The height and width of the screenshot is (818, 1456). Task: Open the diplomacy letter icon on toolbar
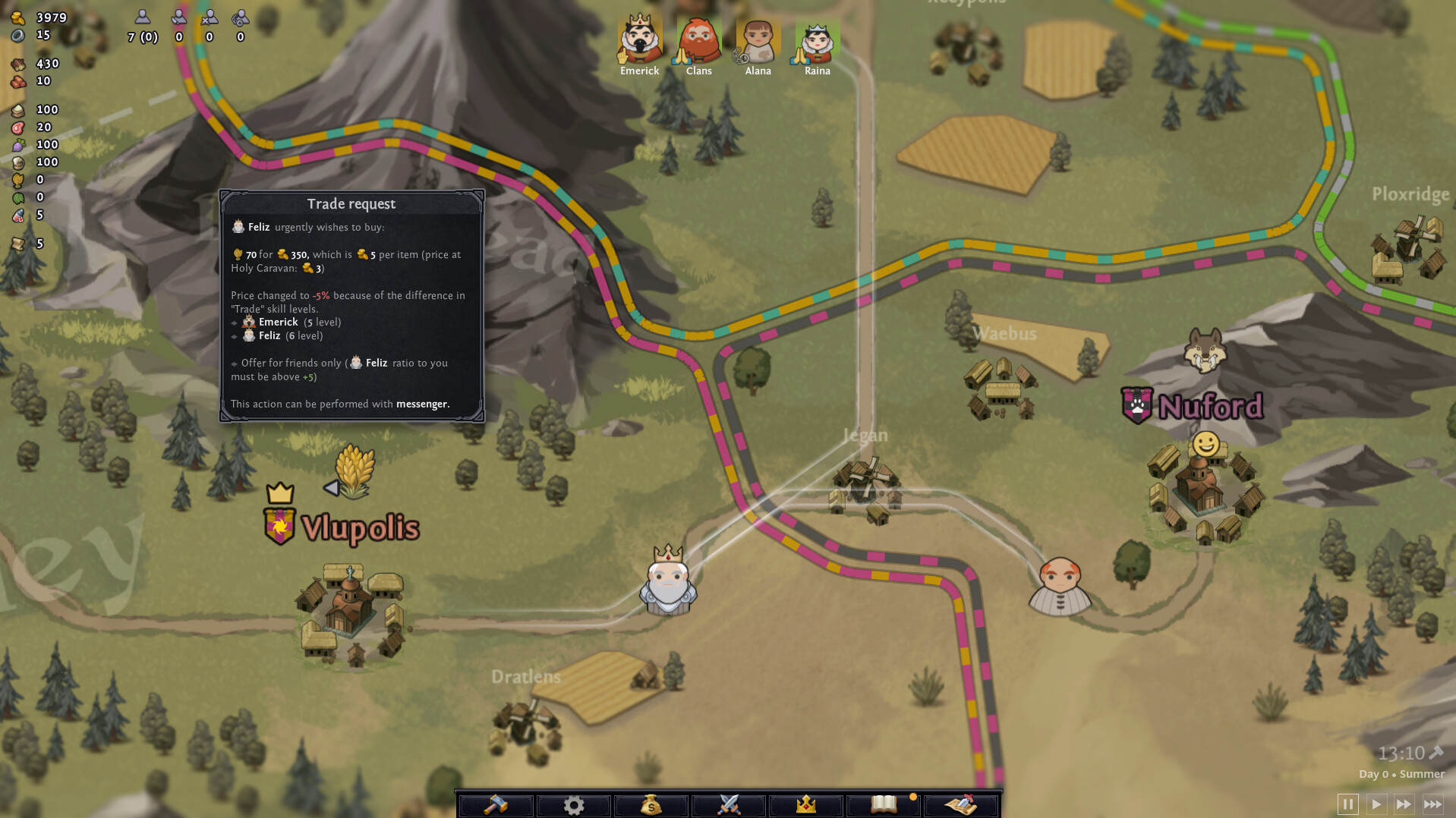pyautogui.click(x=963, y=805)
